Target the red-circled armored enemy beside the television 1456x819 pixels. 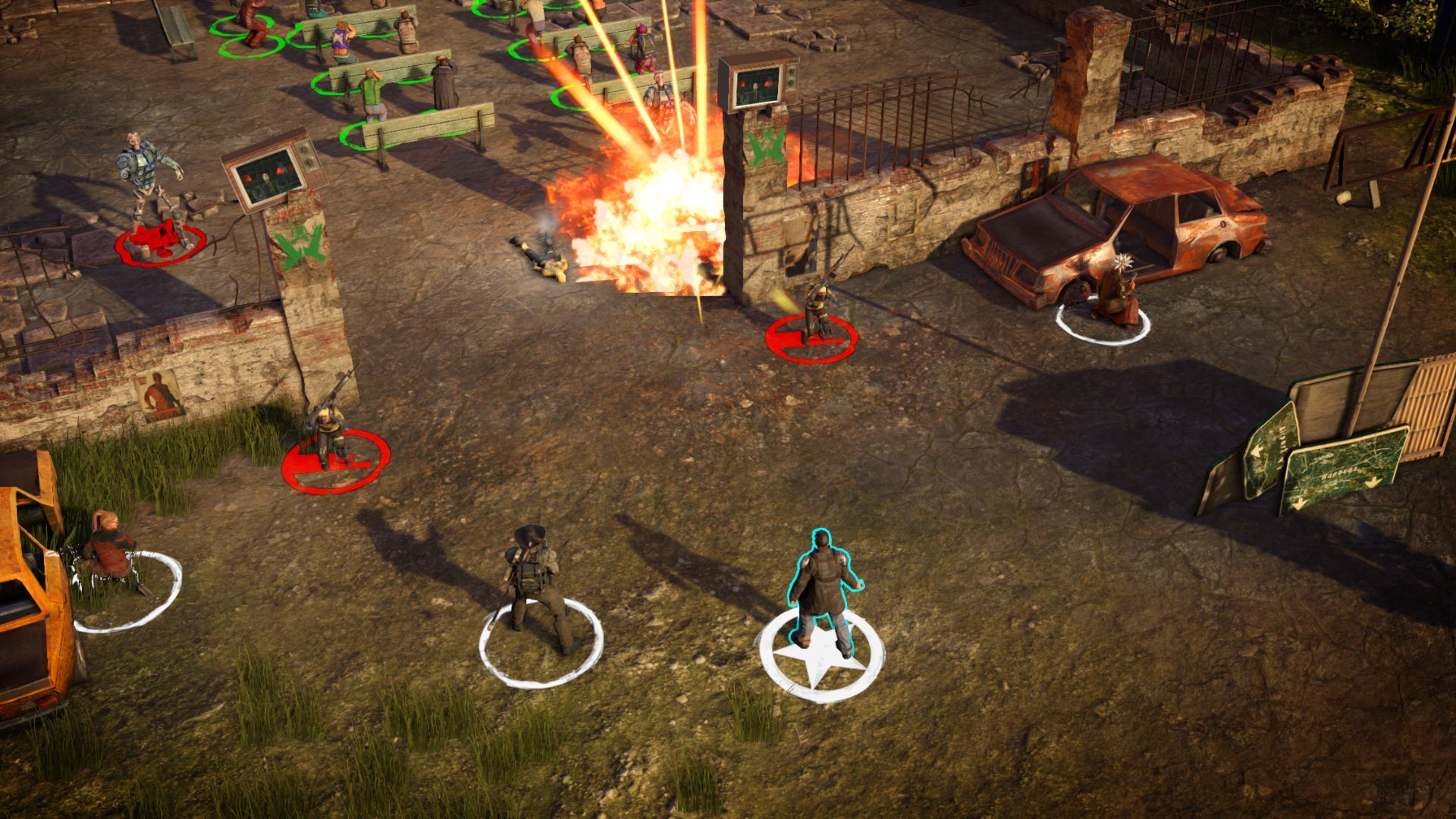147,186
